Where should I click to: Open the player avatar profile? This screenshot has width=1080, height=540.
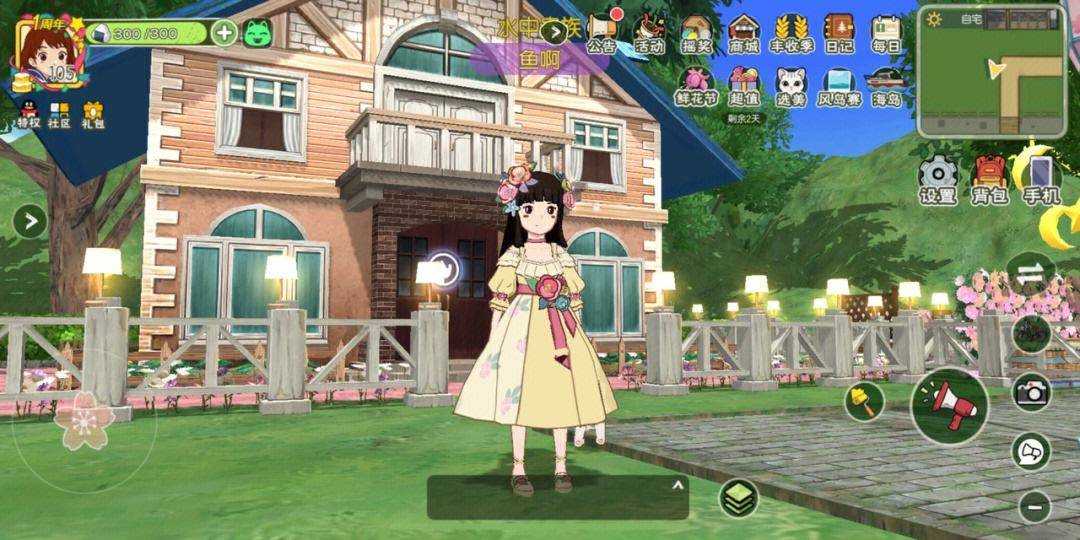pos(47,55)
